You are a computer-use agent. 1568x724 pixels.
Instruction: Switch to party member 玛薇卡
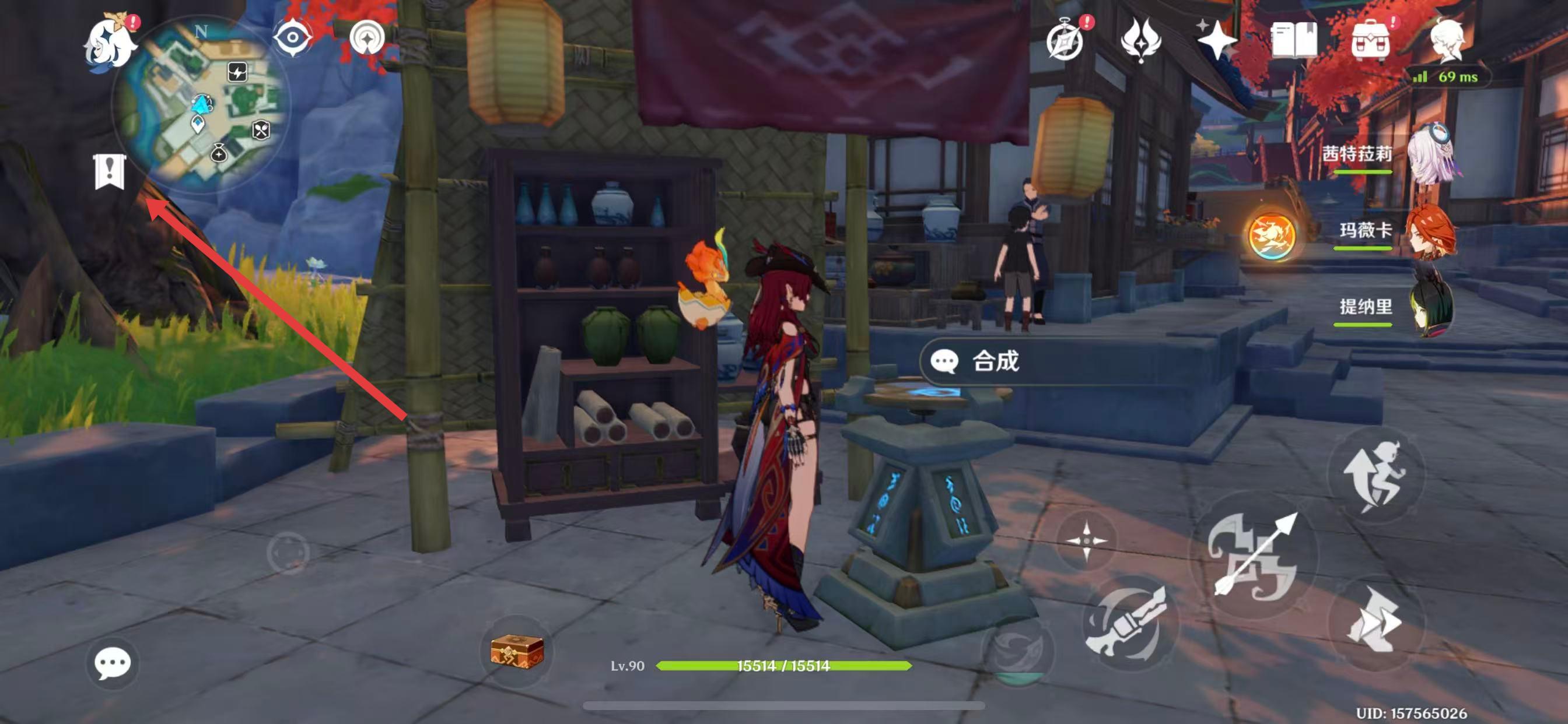pos(1431,231)
